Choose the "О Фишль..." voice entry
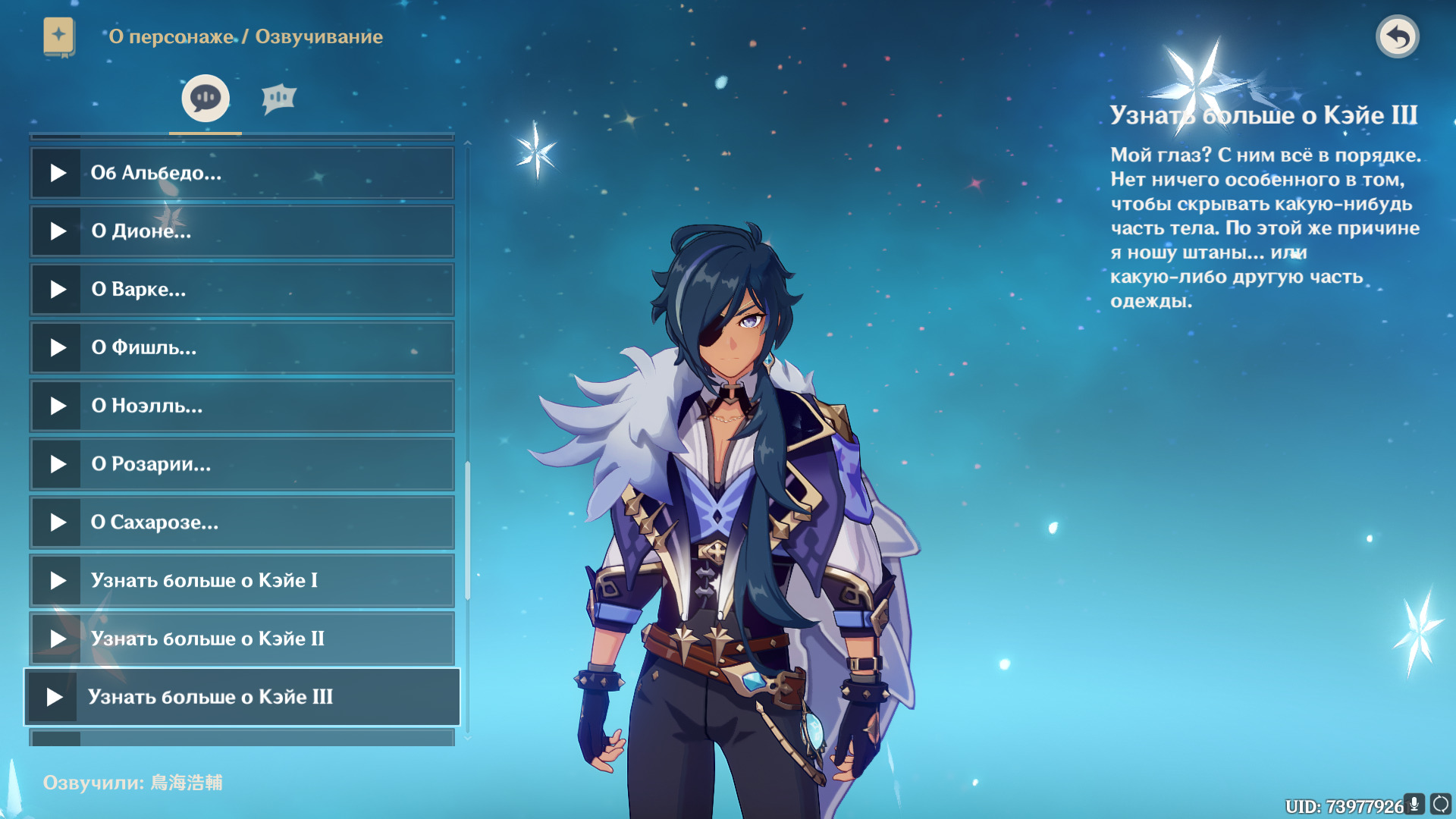Image resolution: width=1456 pixels, height=819 pixels. click(241, 348)
